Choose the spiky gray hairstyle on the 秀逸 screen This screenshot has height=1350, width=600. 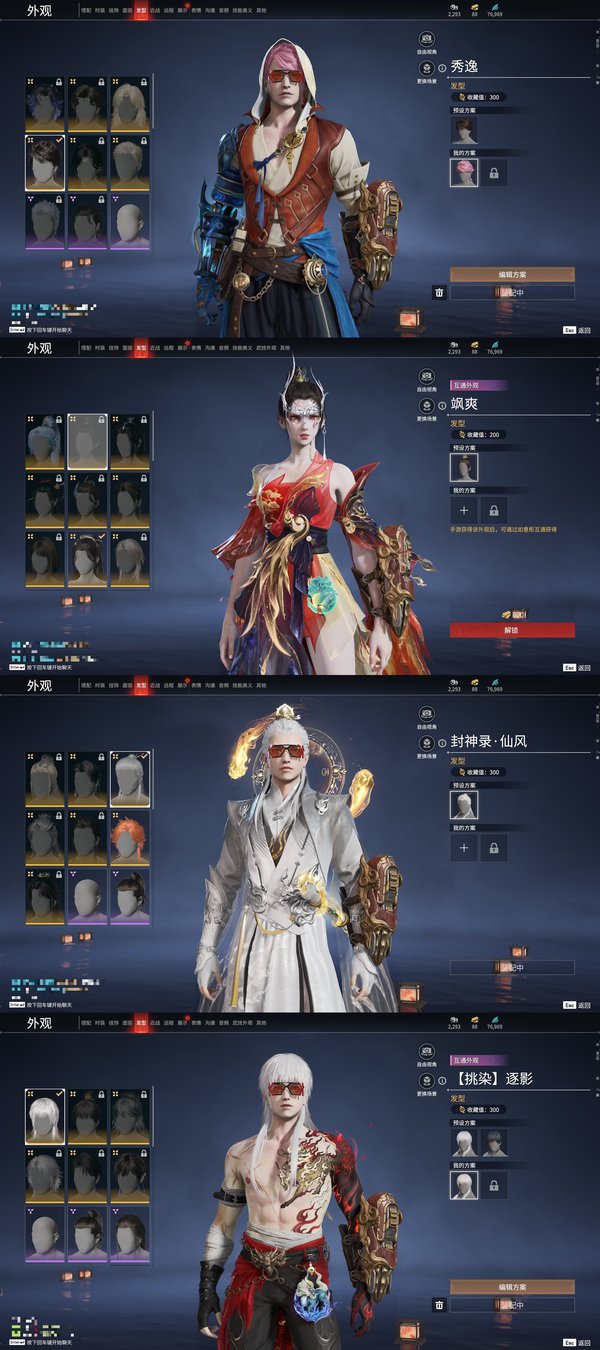pyautogui.click(x=45, y=220)
